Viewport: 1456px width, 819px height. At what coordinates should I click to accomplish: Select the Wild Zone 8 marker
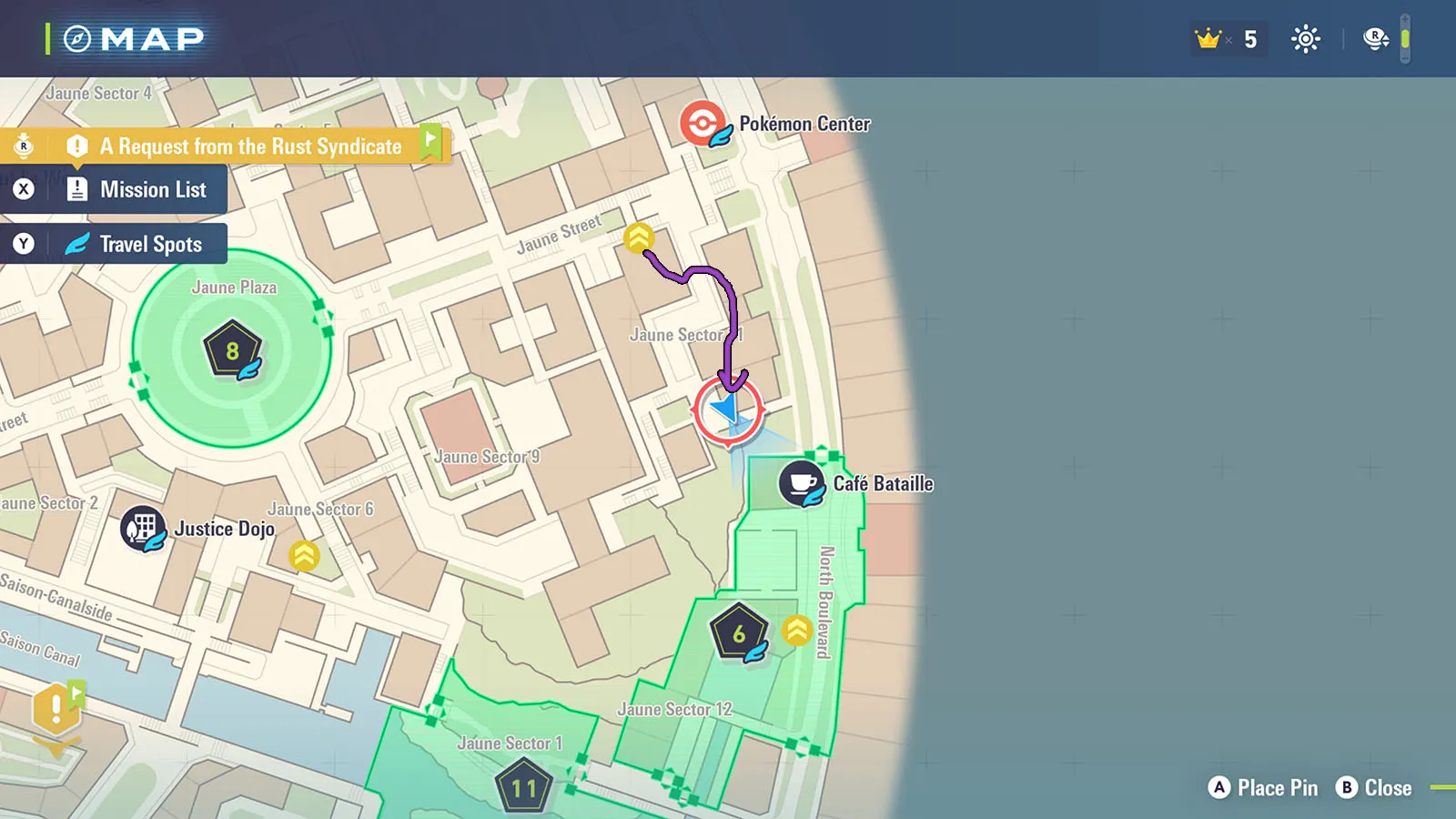click(233, 349)
